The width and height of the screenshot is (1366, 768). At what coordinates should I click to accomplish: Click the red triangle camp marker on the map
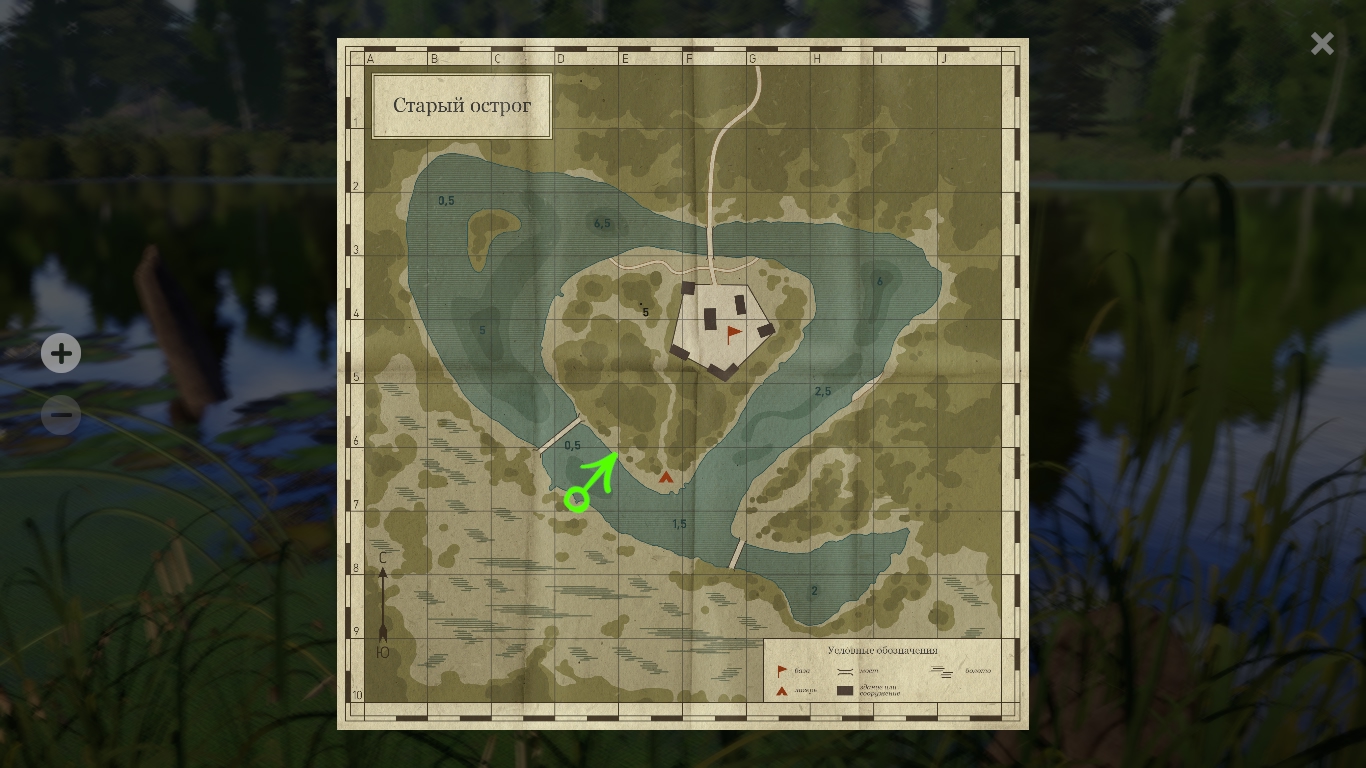point(666,478)
